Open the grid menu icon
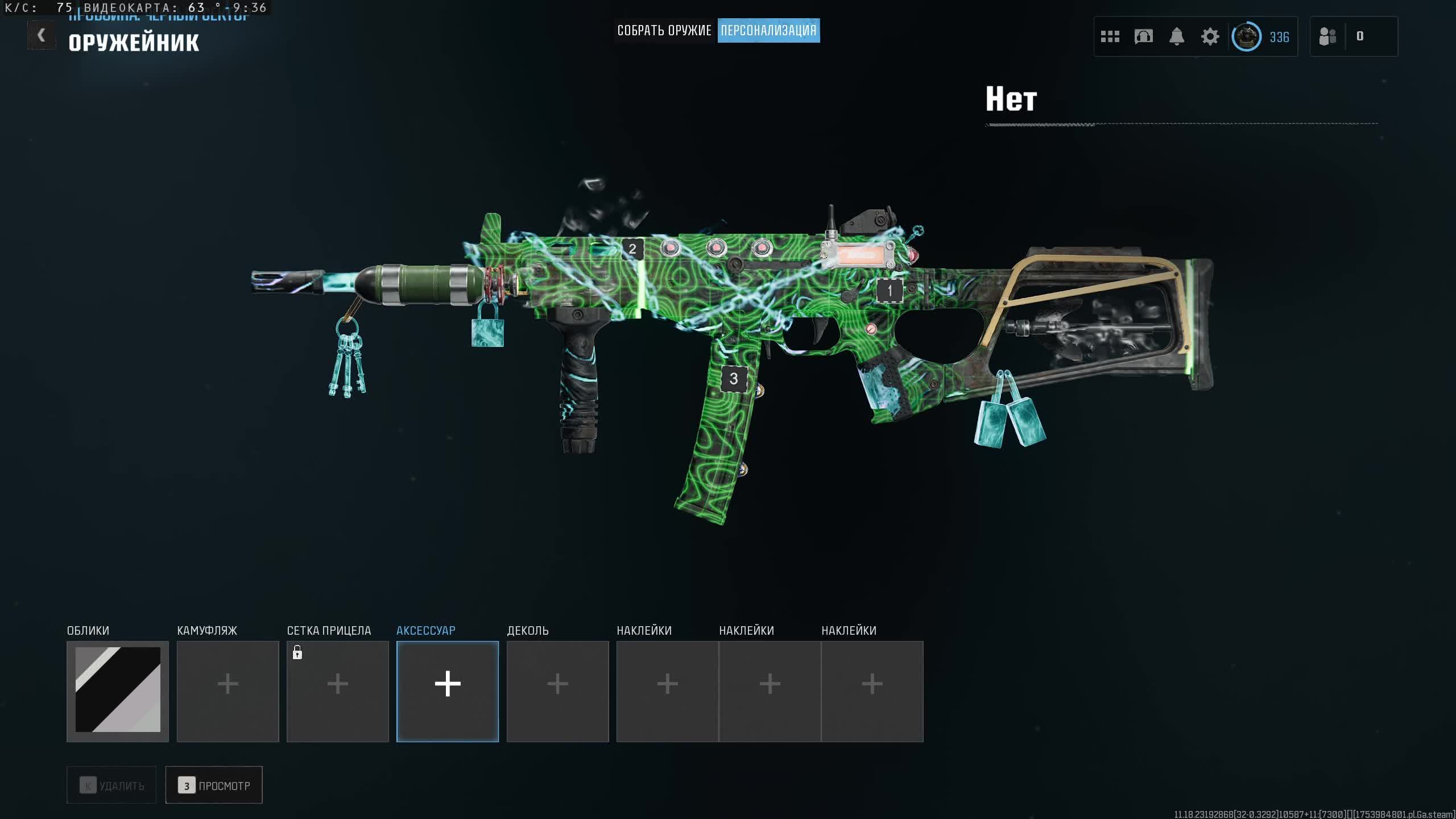The width and height of the screenshot is (1456, 819). tap(1110, 37)
